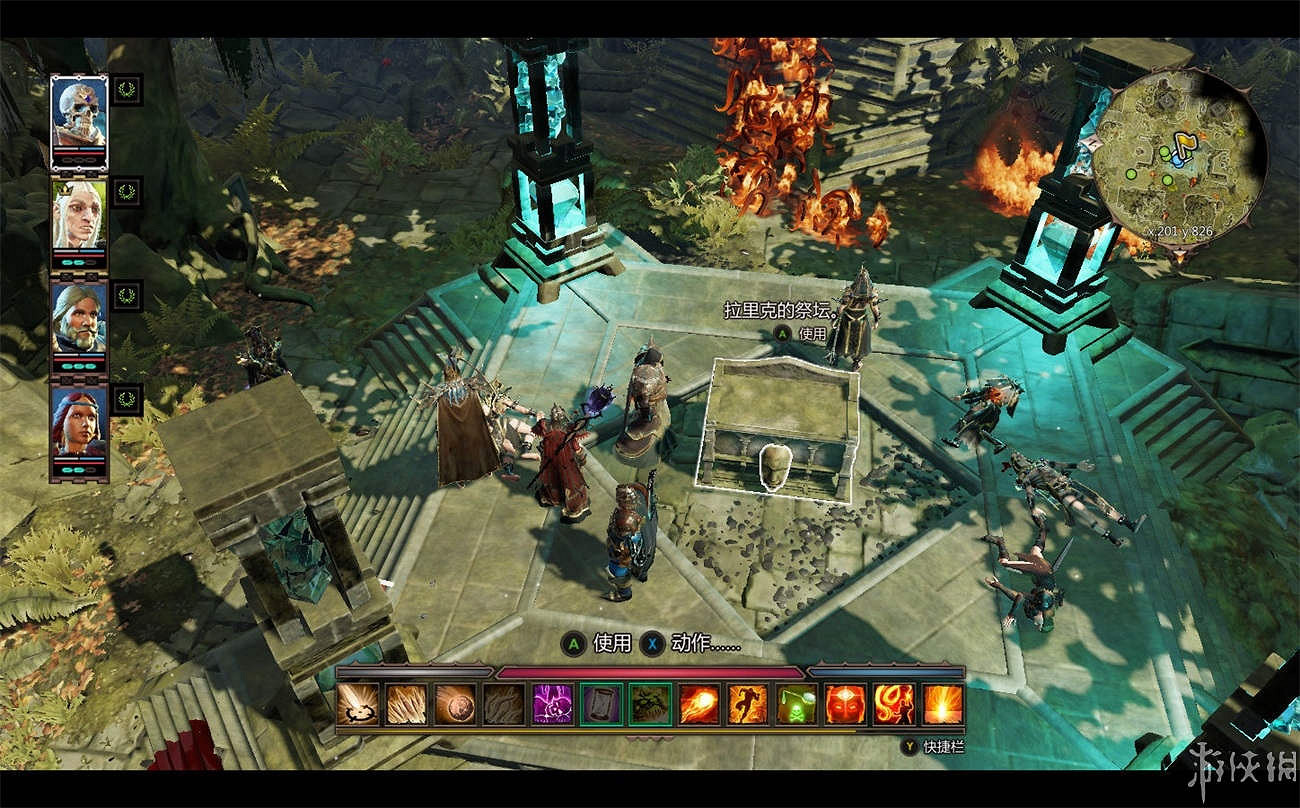The image size is (1300, 808).
Task: Select the skeleton character portrait
Action: point(79,110)
